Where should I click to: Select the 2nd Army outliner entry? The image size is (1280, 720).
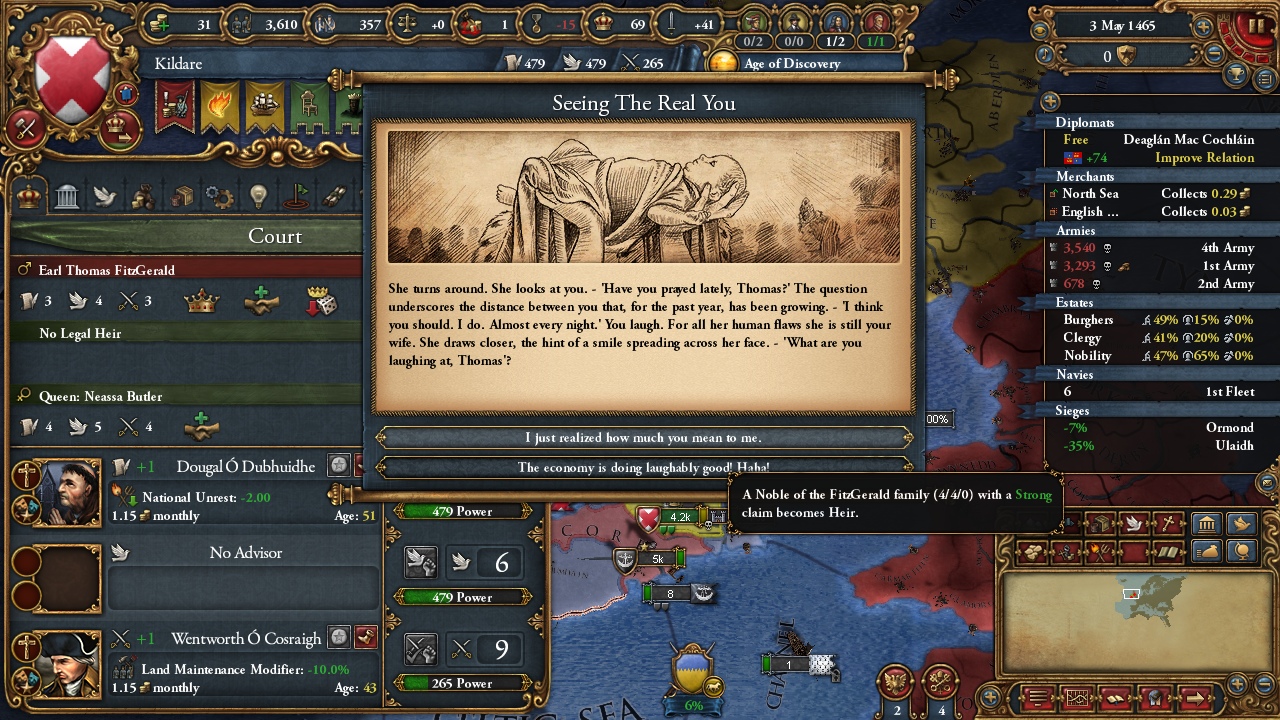pyautogui.click(x=1156, y=284)
